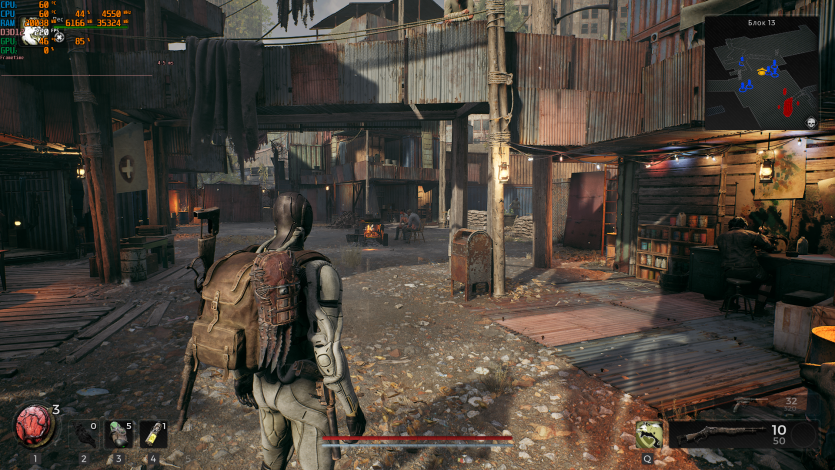Activate the green weapon mod ability icon
The width and height of the screenshot is (835, 470).
(x=649, y=435)
